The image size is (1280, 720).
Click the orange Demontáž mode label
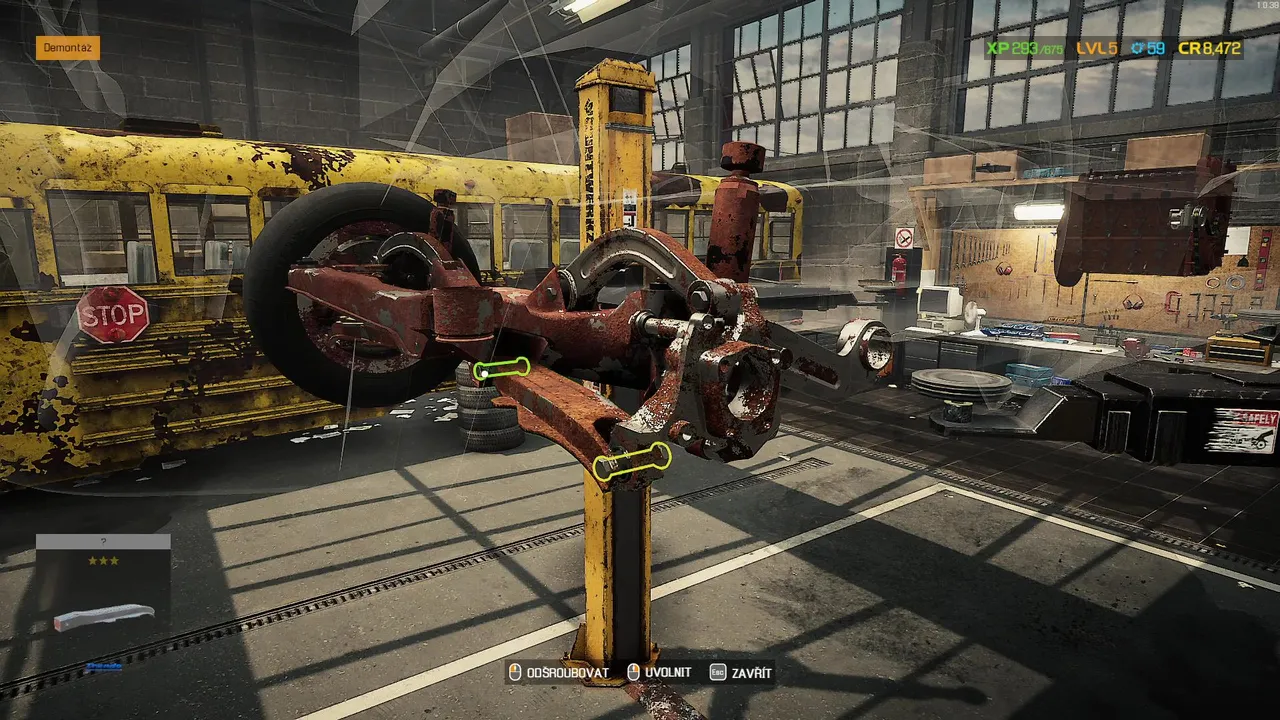point(68,47)
